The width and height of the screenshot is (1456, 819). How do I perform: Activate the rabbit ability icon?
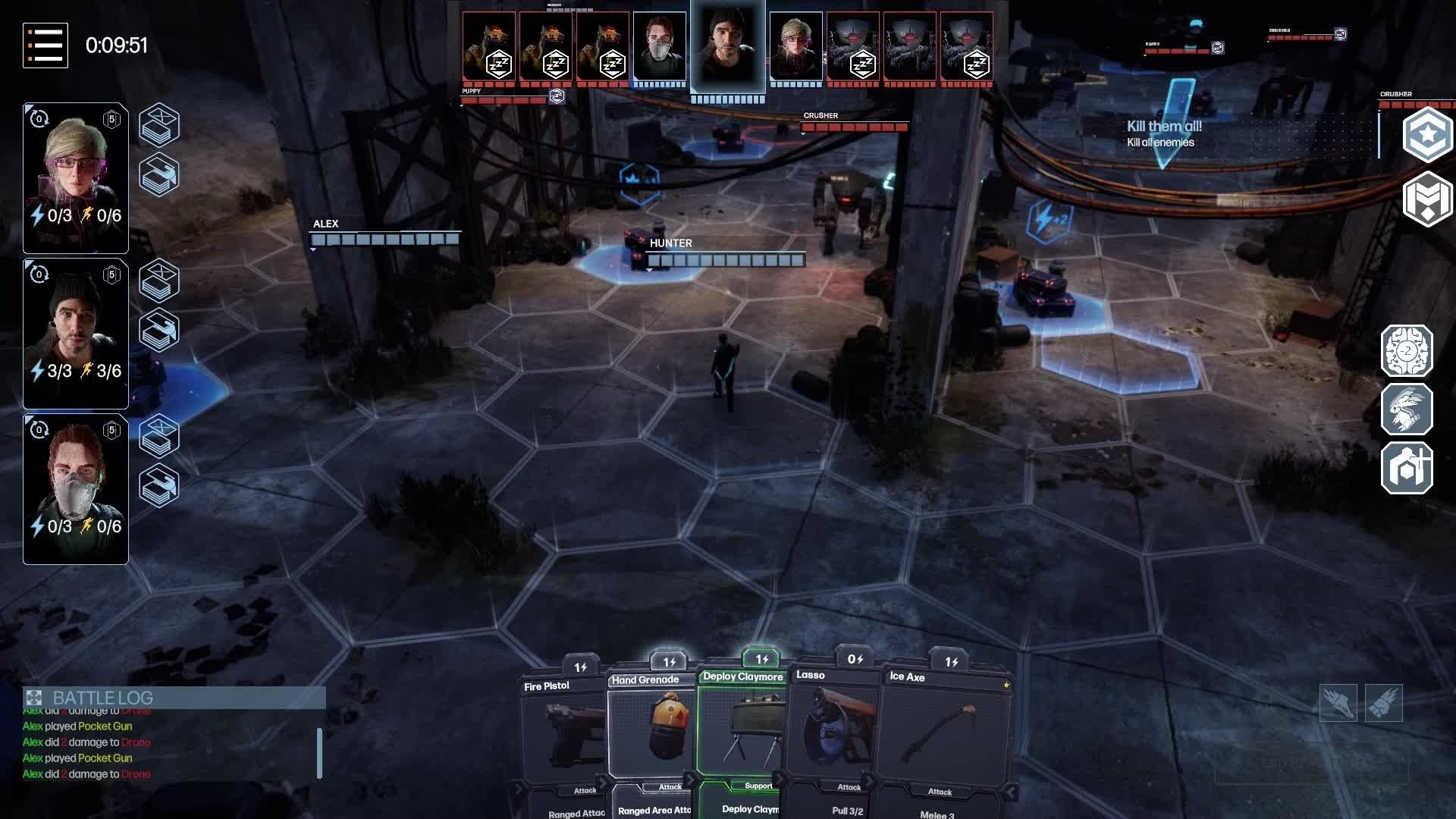tap(1407, 409)
